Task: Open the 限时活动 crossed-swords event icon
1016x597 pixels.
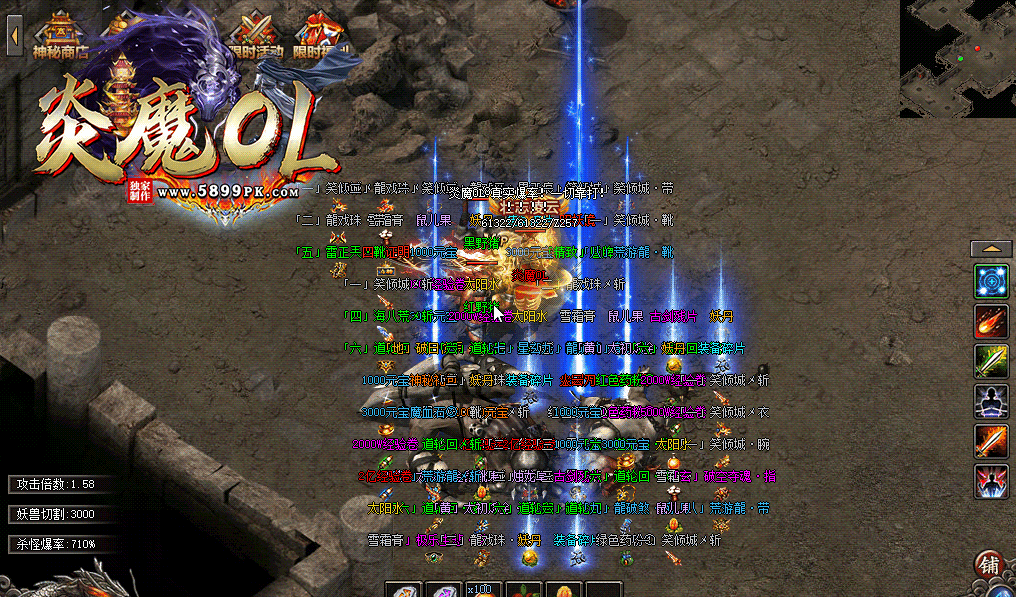Action: [x=256, y=33]
